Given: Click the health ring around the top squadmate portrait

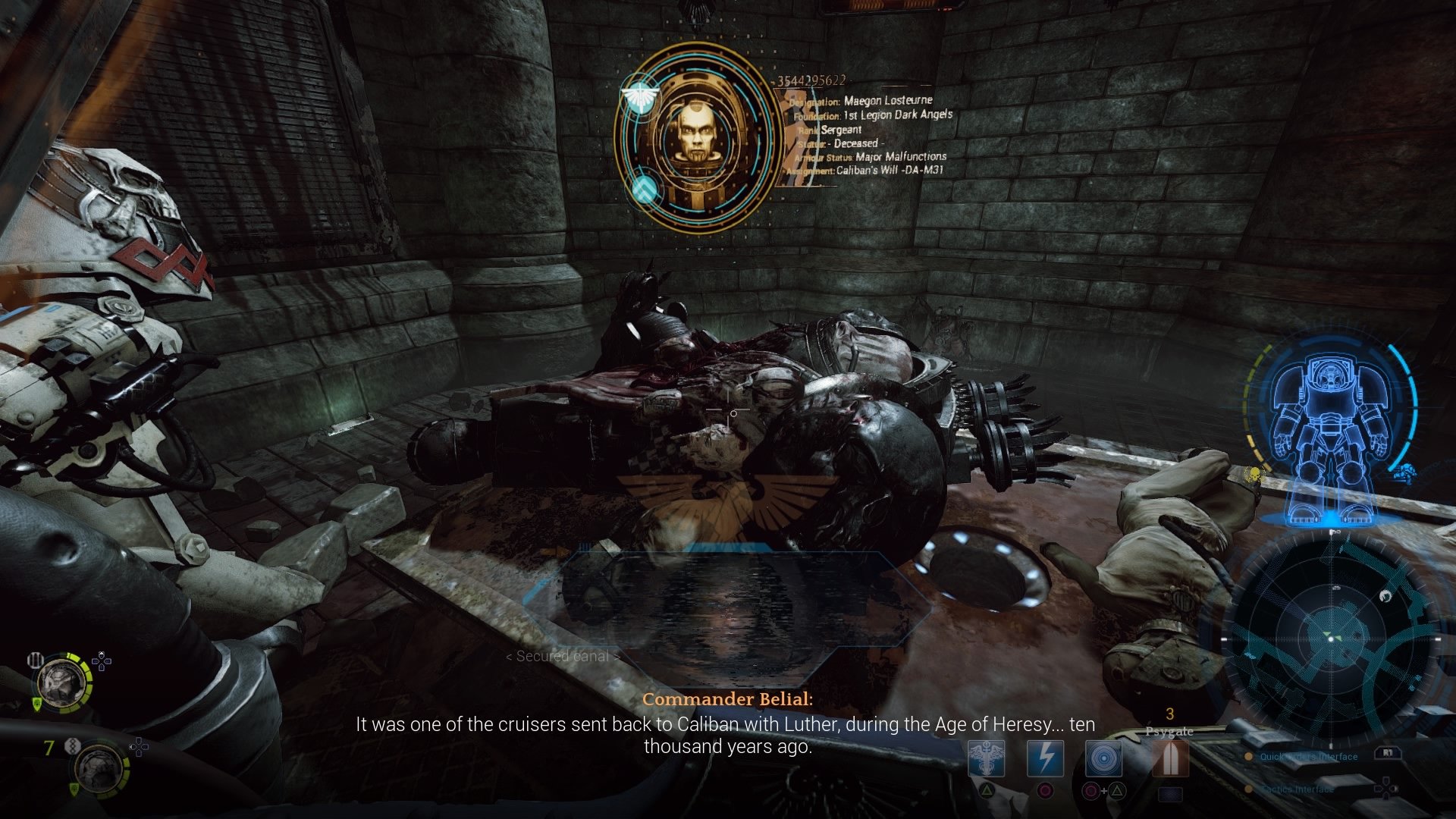Looking at the screenshot, I should point(89,681).
